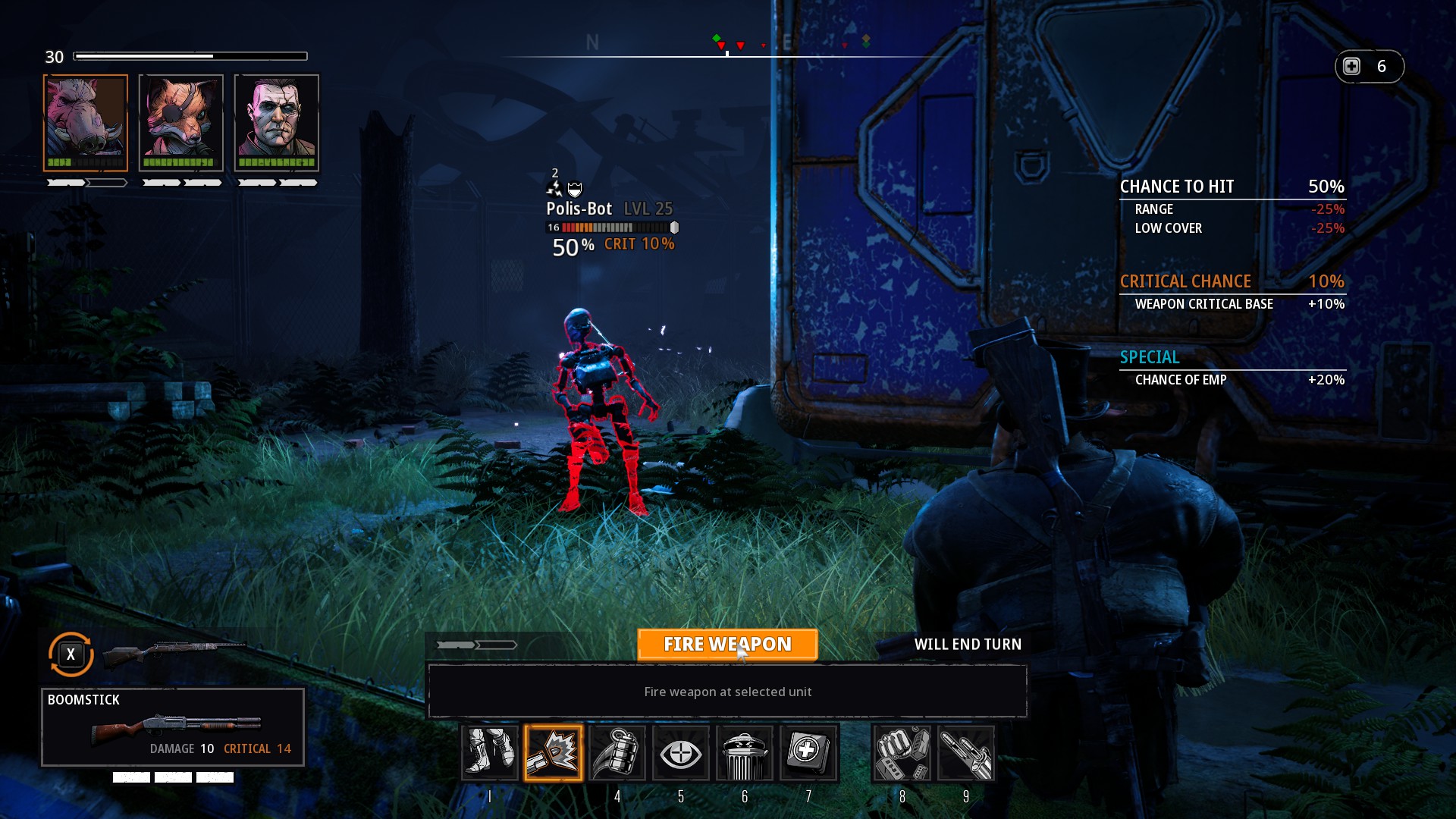Target the Polis-Bot enemy nameplate

[579, 209]
